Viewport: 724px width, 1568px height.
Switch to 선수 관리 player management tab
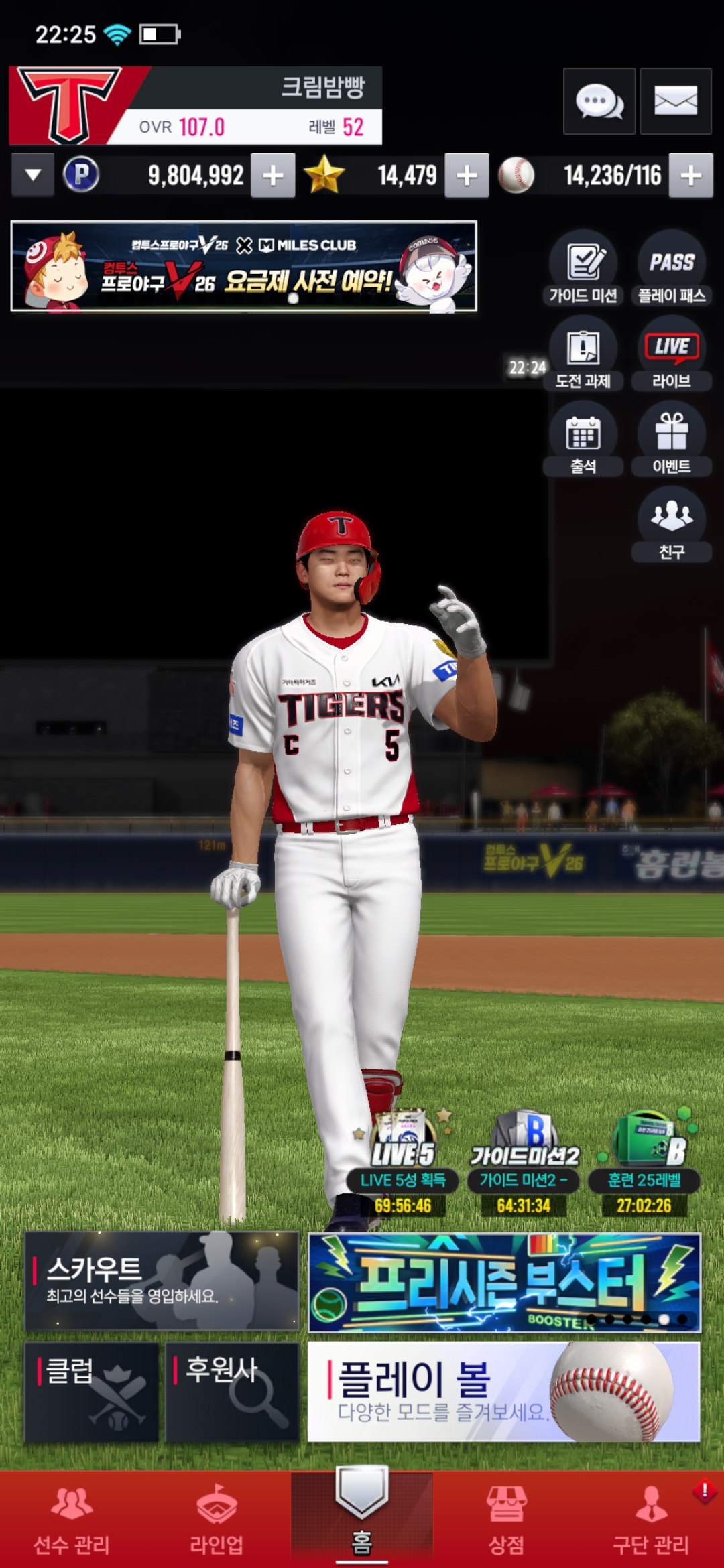click(72, 1520)
